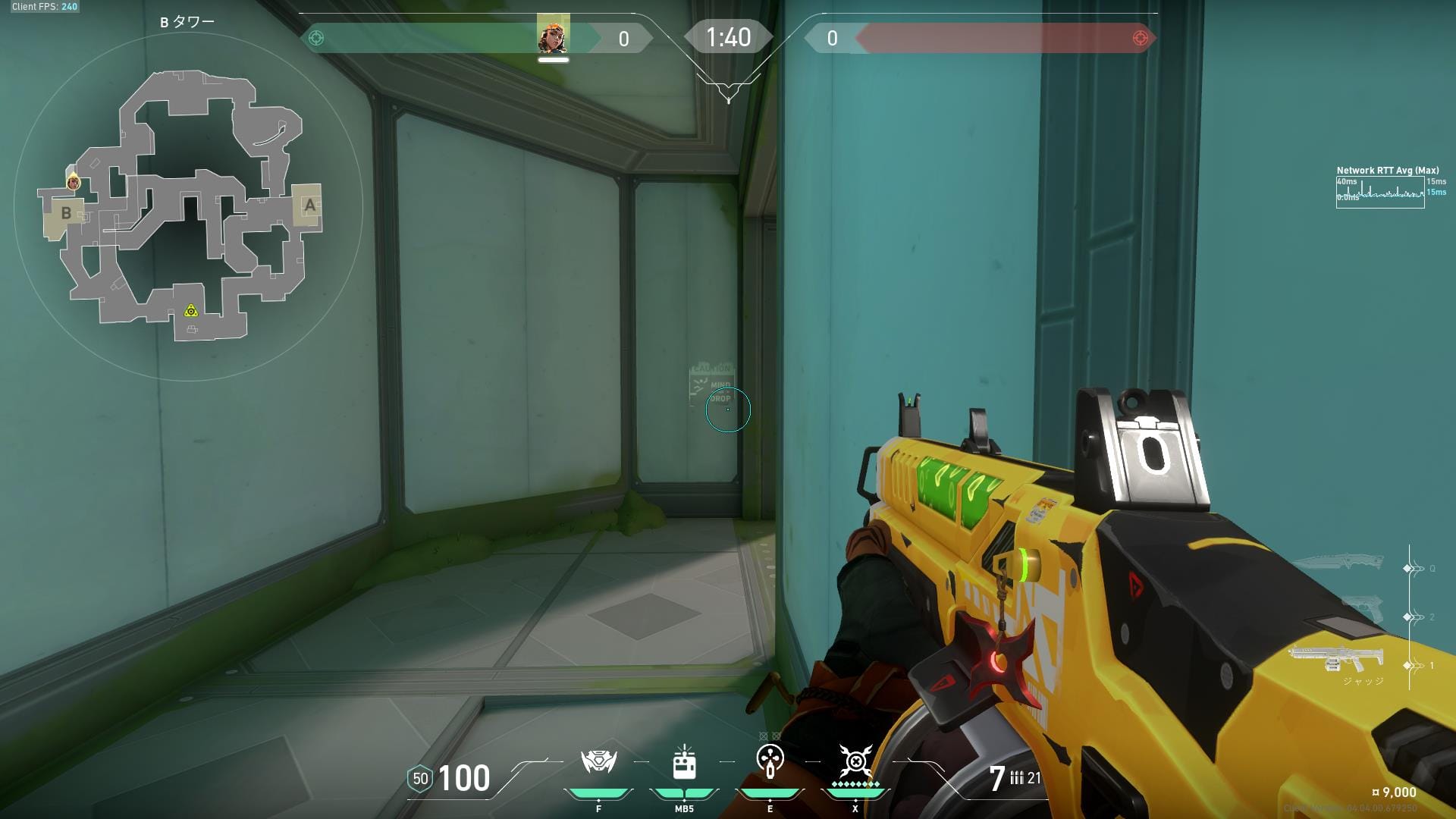Image resolution: width=1456 pixels, height=819 pixels.
Task: Equip the sidearm pistol from weapon list
Action: pos(1363,610)
